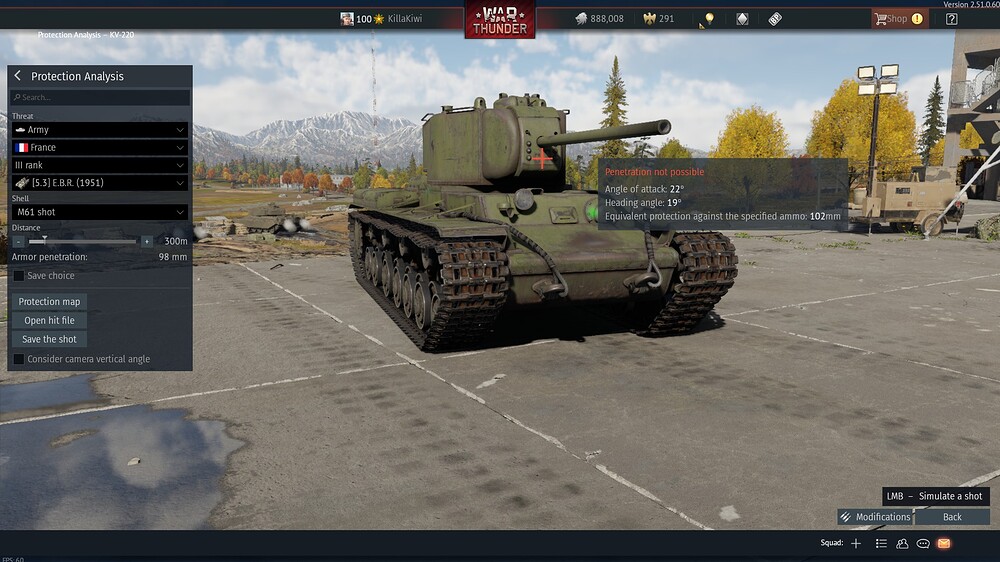Open the France nation dropdown
The width and height of the screenshot is (1000, 562).
(x=99, y=147)
